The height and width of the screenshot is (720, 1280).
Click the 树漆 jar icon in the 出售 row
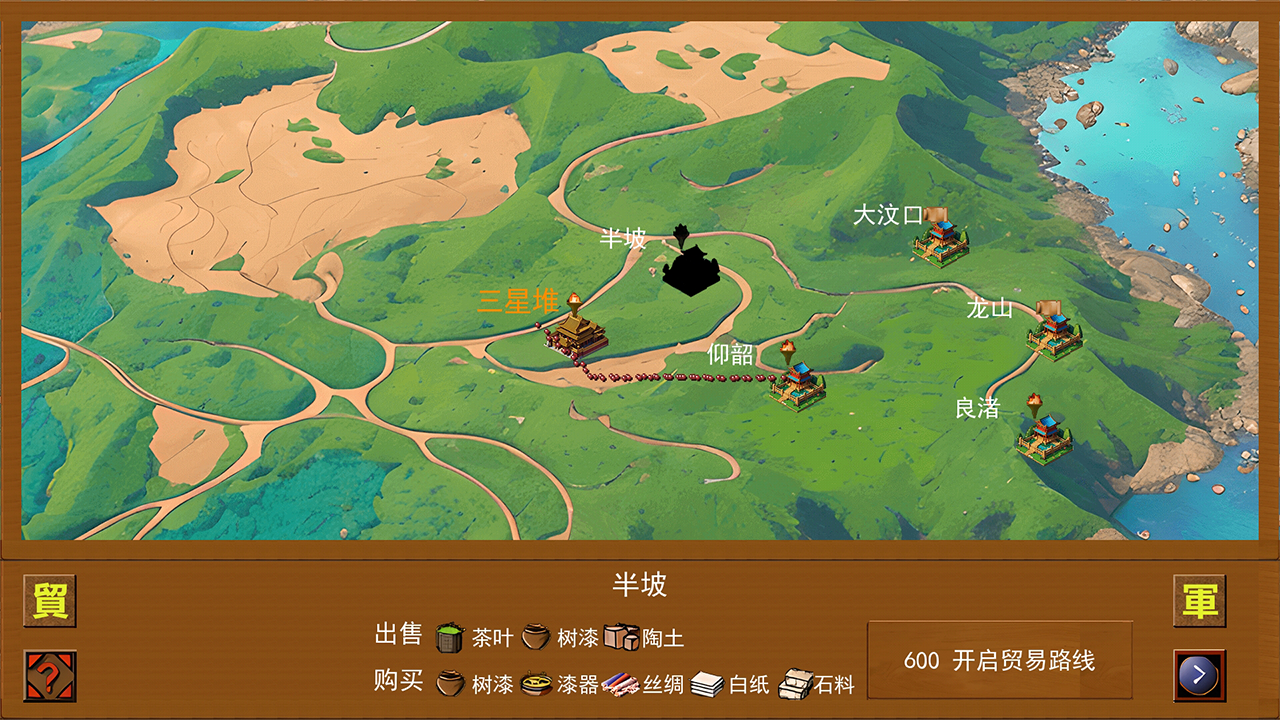pos(534,636)
